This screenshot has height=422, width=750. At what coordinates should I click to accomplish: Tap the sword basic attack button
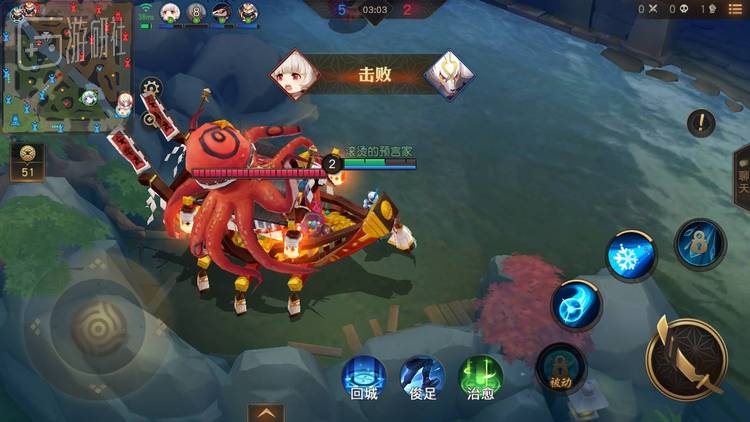(x=685, y=356)
